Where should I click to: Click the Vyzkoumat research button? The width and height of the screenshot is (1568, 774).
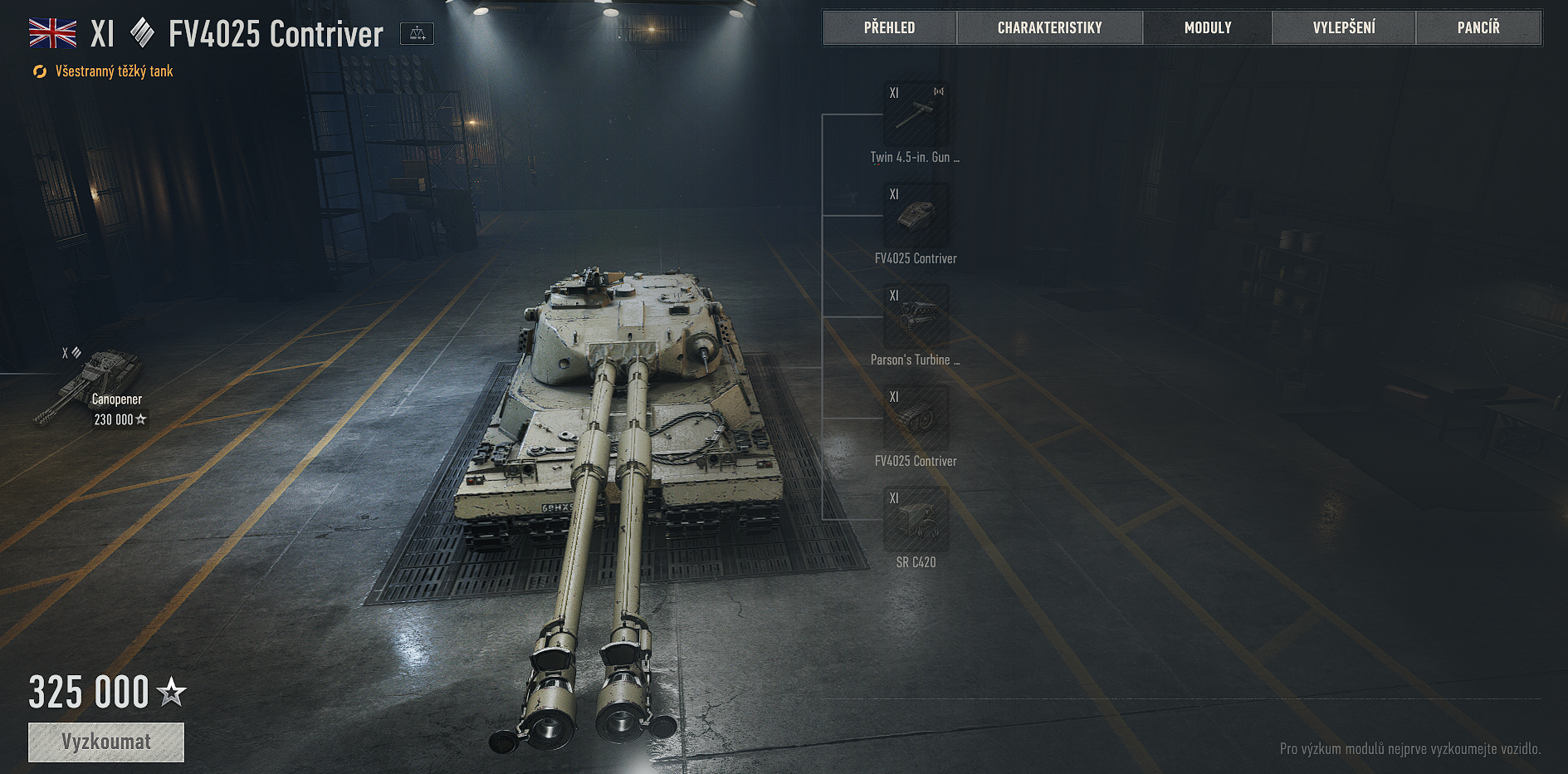point(106,742)
